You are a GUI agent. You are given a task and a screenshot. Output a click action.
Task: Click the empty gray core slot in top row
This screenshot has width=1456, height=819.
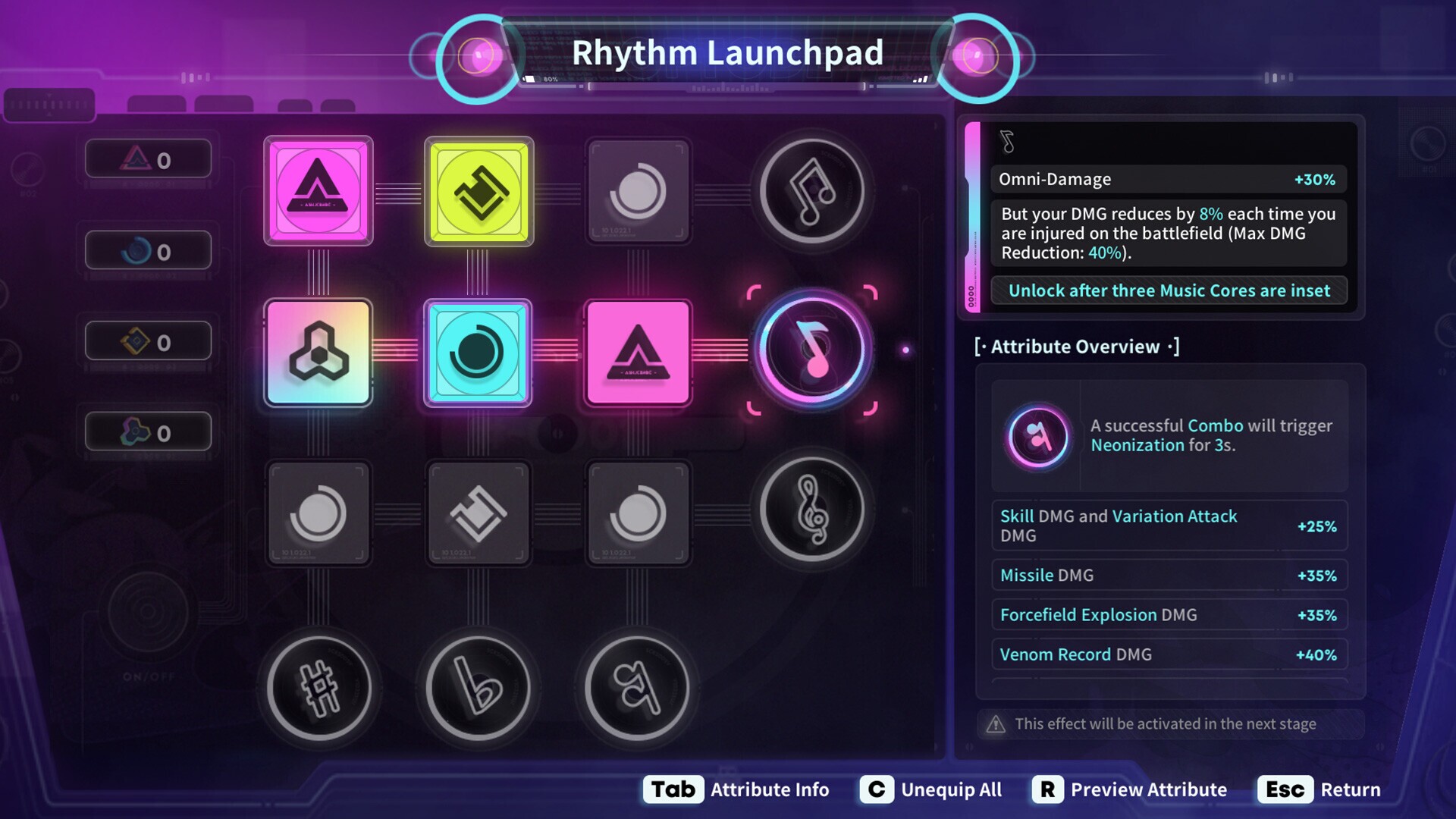[638, 190]
